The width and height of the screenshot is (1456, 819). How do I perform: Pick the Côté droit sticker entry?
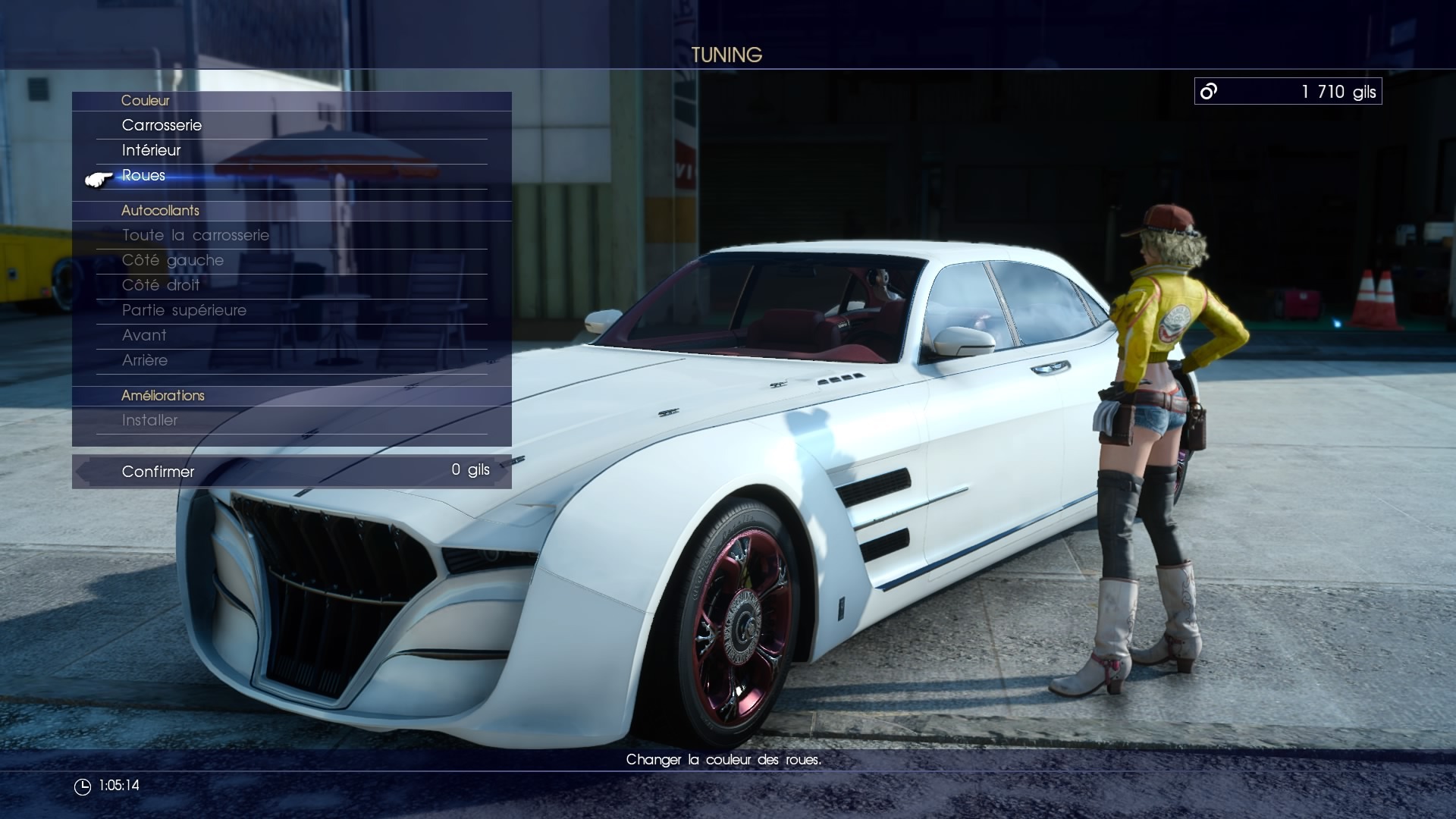click(161, 285)
